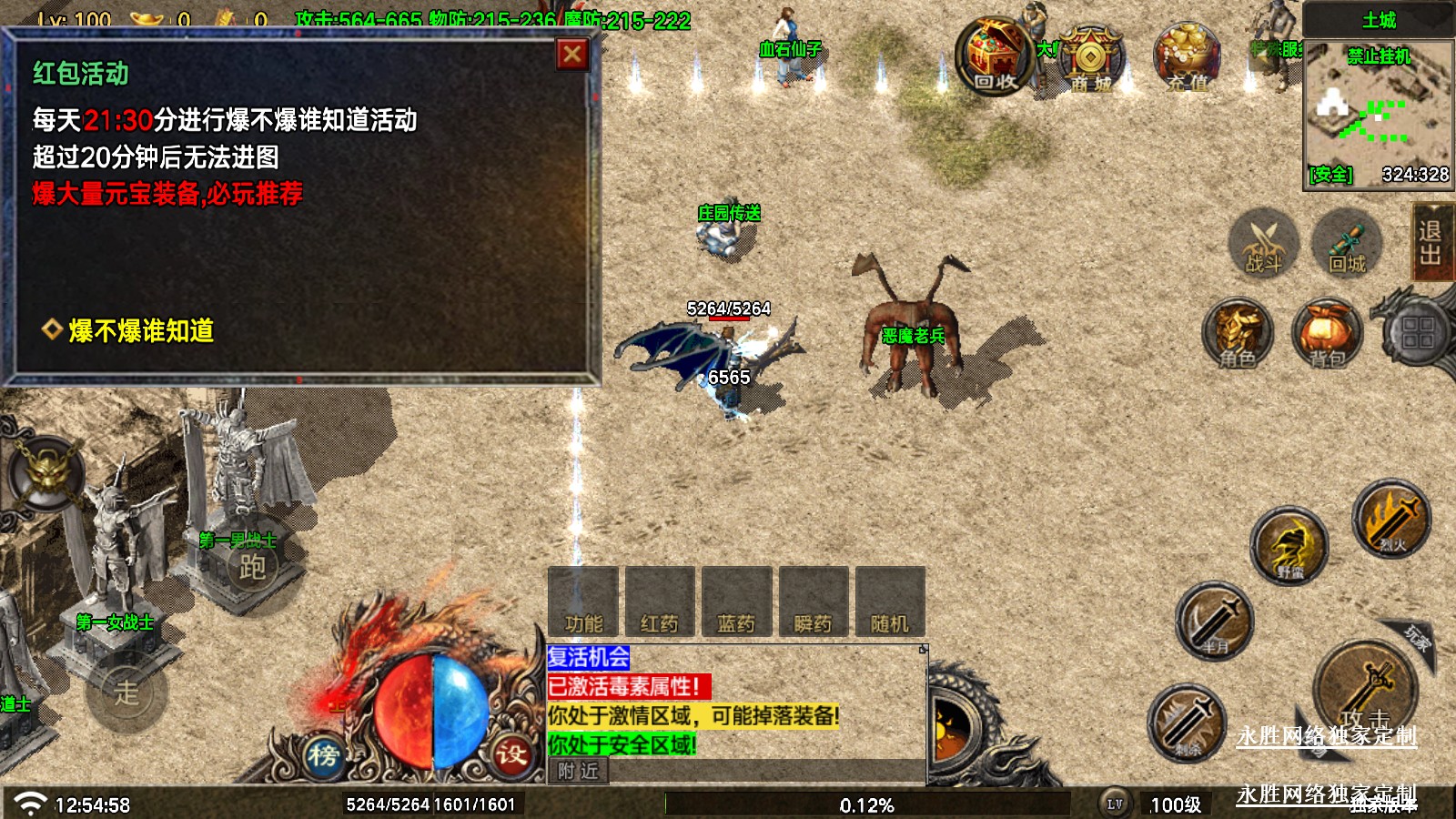Viewport: 1456px width, 819px height.
Task: Activate the 野蛮 charge skill
Action: [1289, 546]
